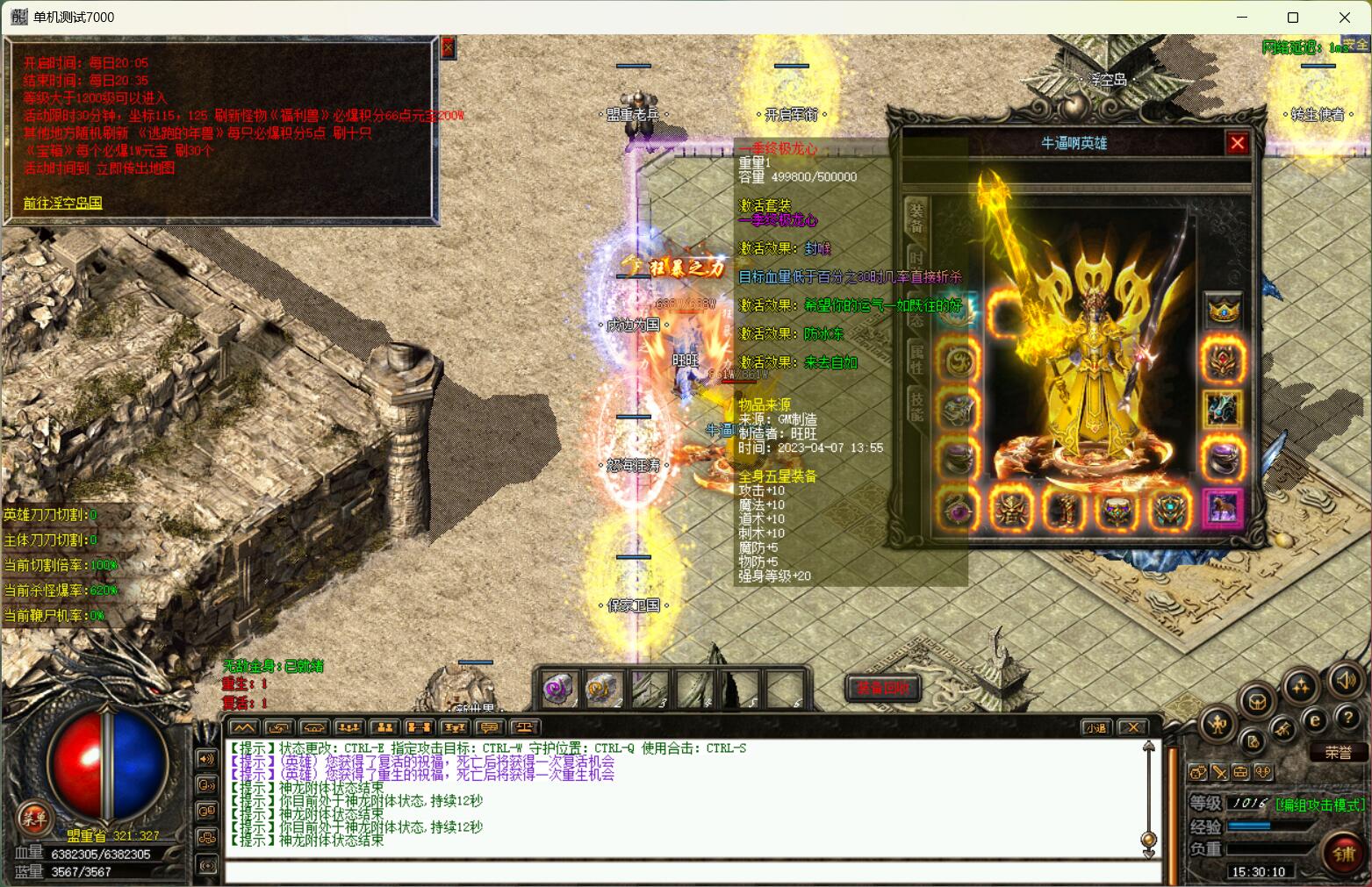This screenshot has width=1372, height=887.
Task: Close the hero equipment panel
Action: pyautogui.click(x=1238, y=143)
